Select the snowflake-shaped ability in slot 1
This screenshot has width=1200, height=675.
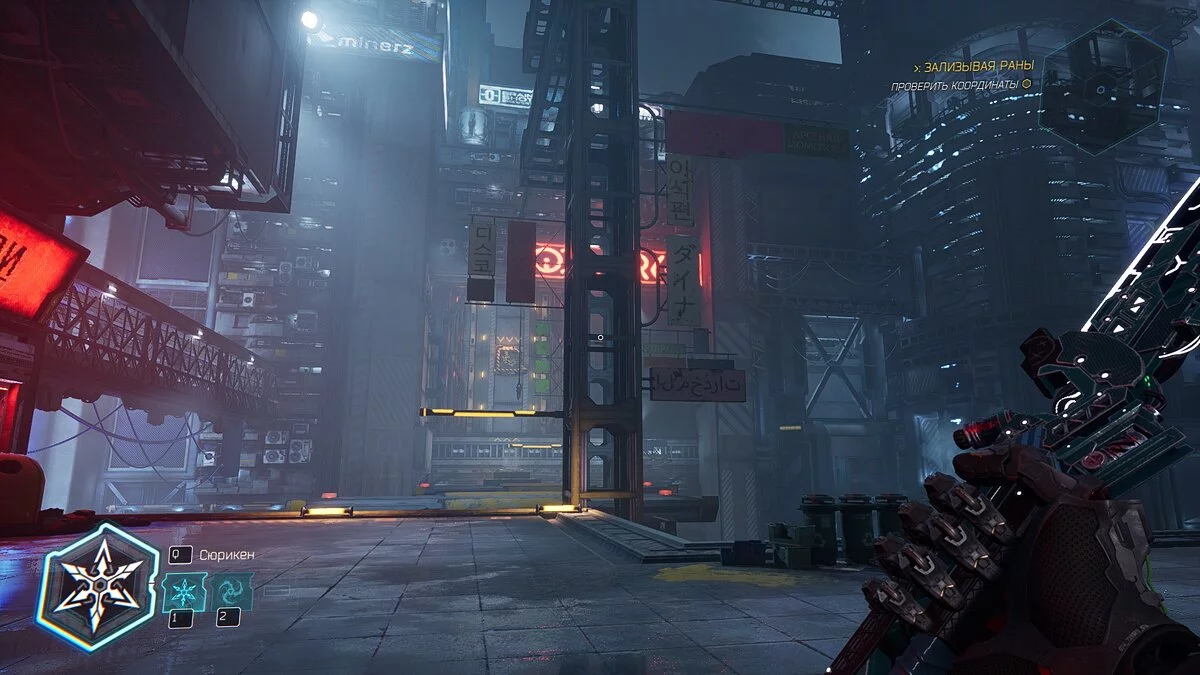tap(185, 592)
